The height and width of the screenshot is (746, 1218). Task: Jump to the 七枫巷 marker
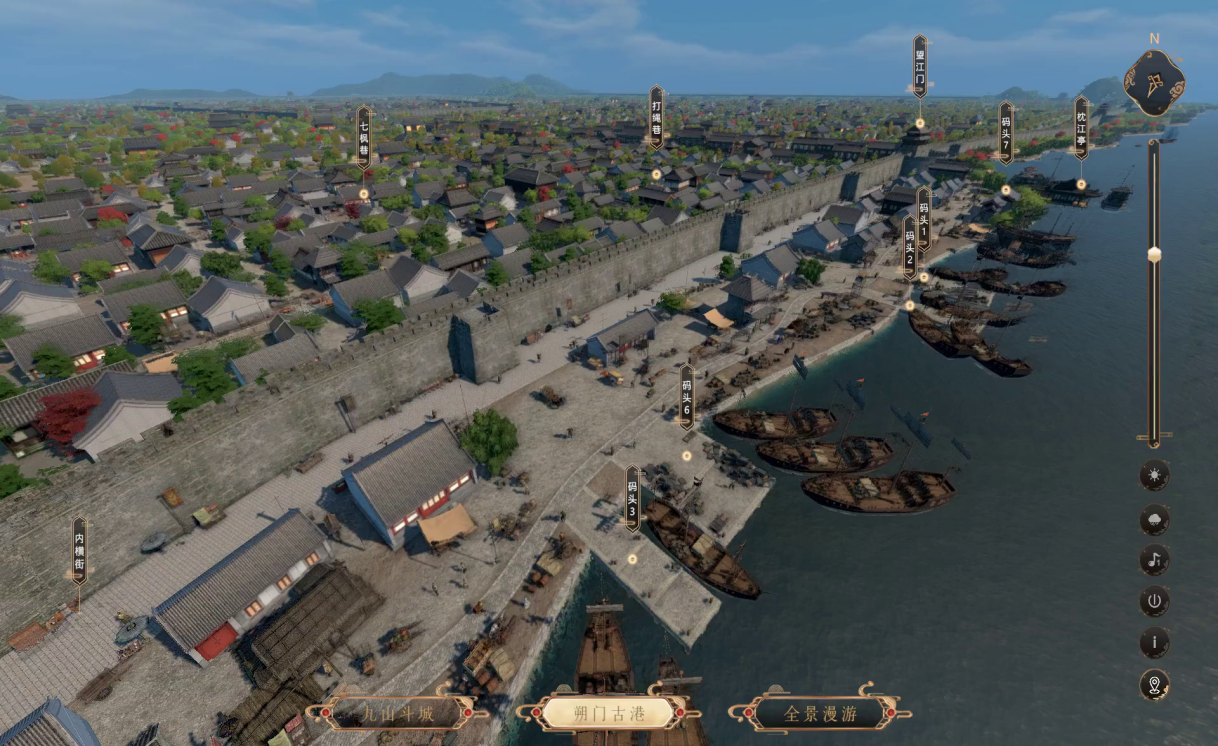point(363,137)
